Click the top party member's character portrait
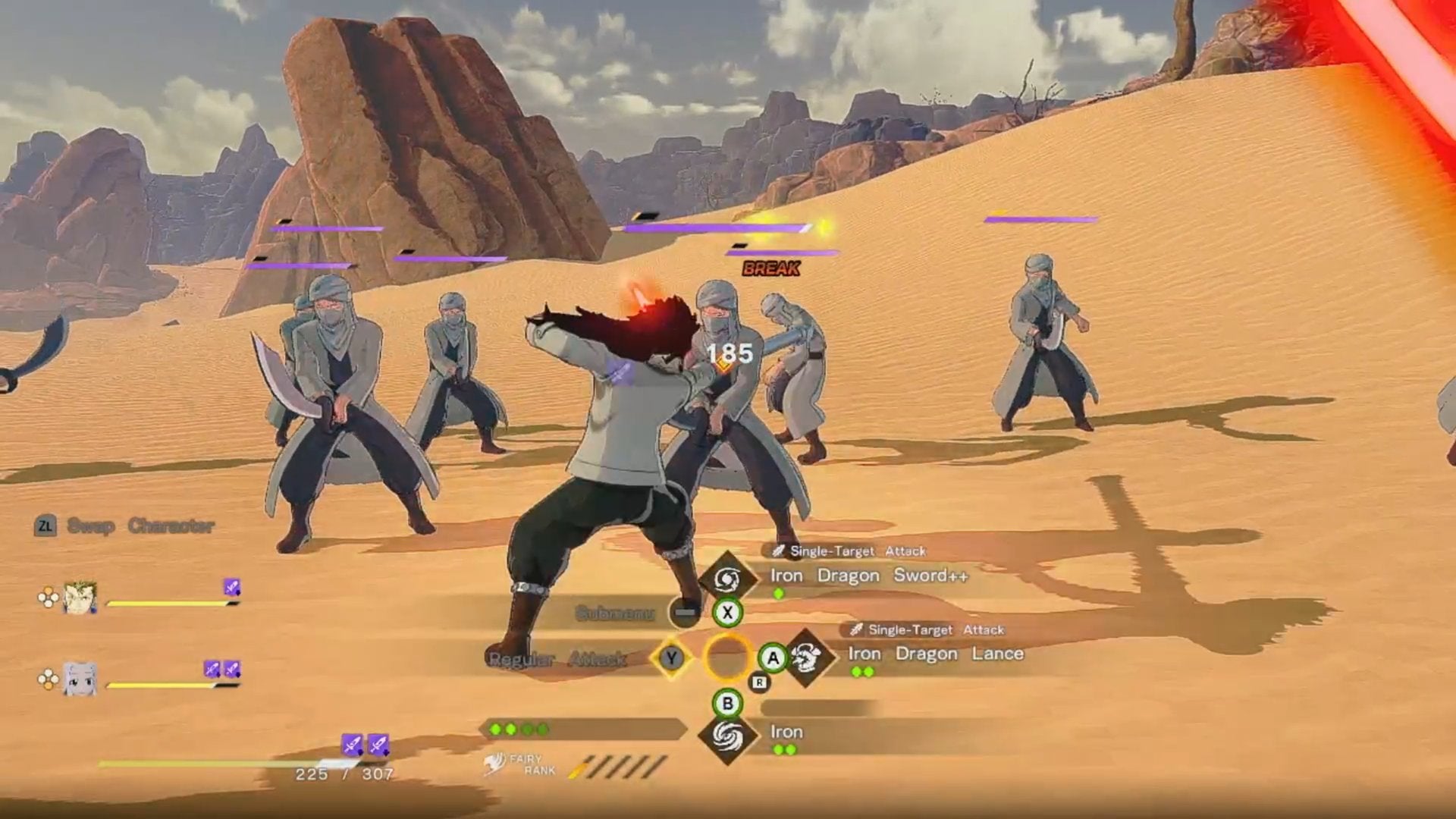Screen dimensions: 1456x819 pyautogui.click(x=80, y=597)
